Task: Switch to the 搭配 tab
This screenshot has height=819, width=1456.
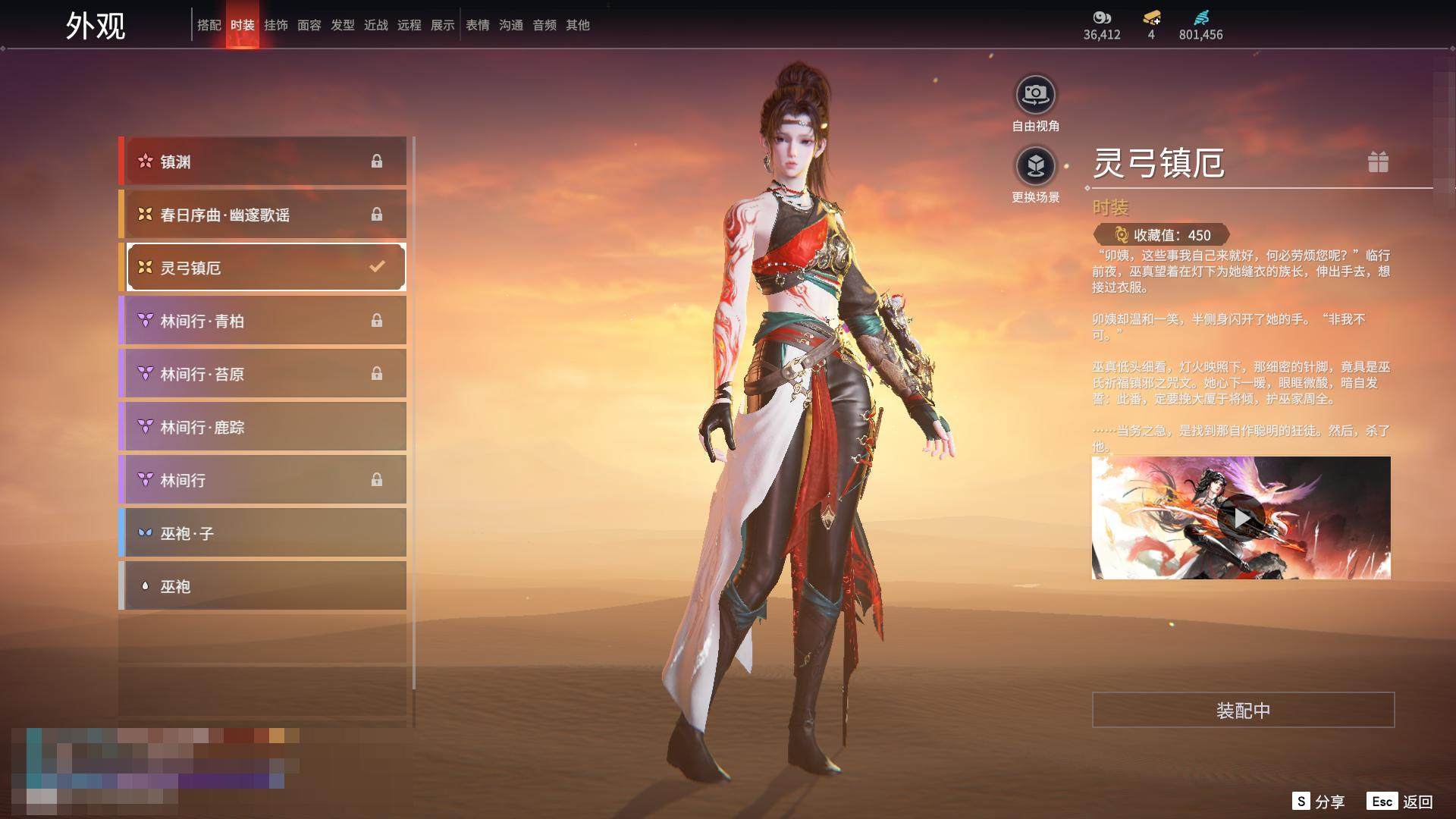Action: [209, 25]
